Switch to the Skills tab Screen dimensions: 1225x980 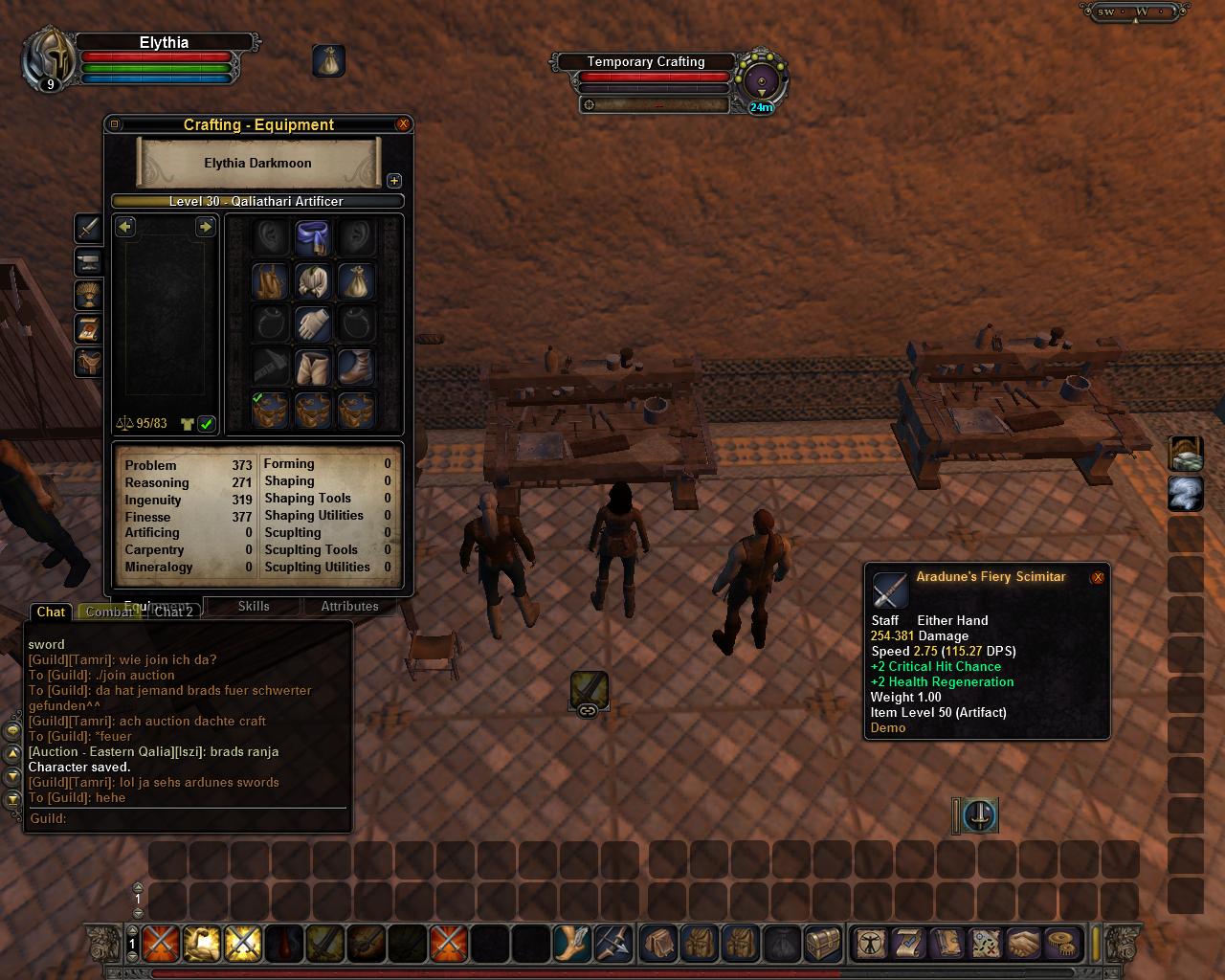[254, 606]
